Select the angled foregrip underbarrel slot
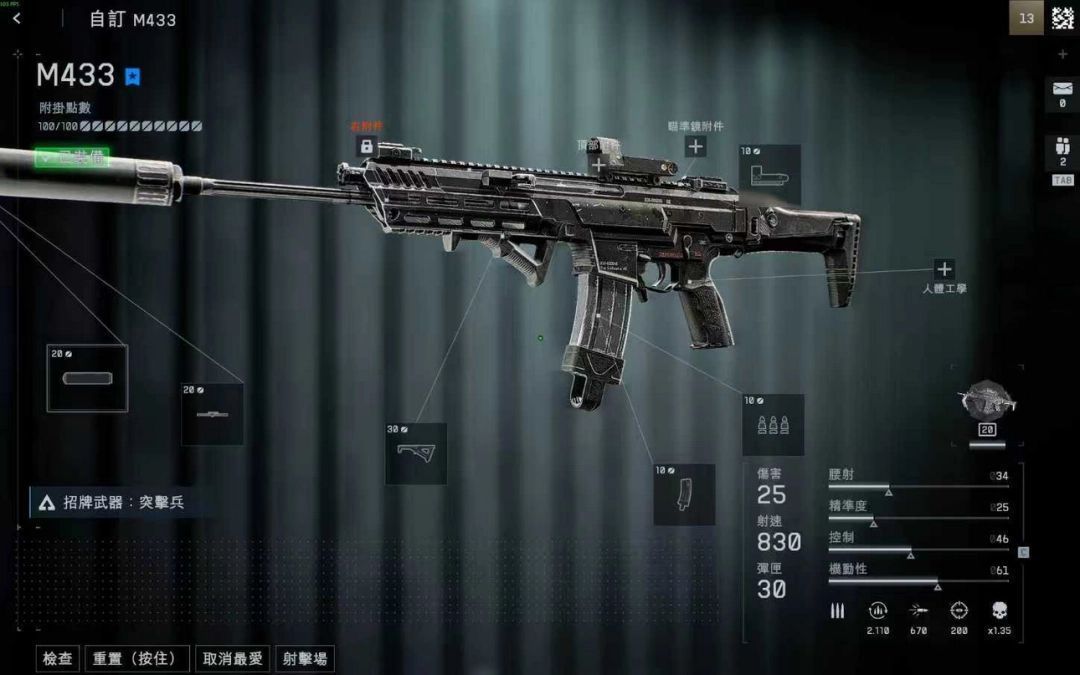 [415, 453]
